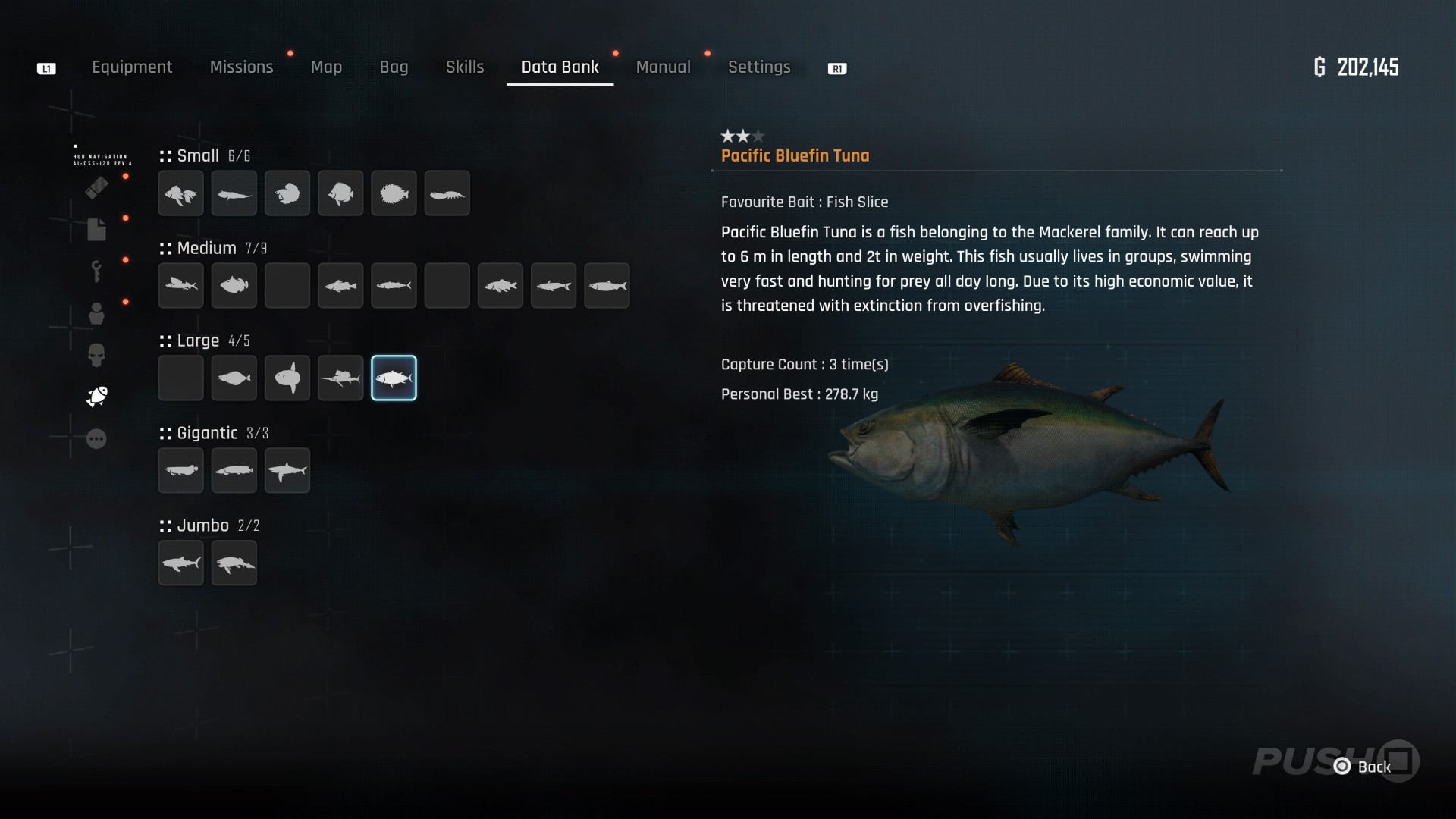Open the Bag tab

click(394, 67)
